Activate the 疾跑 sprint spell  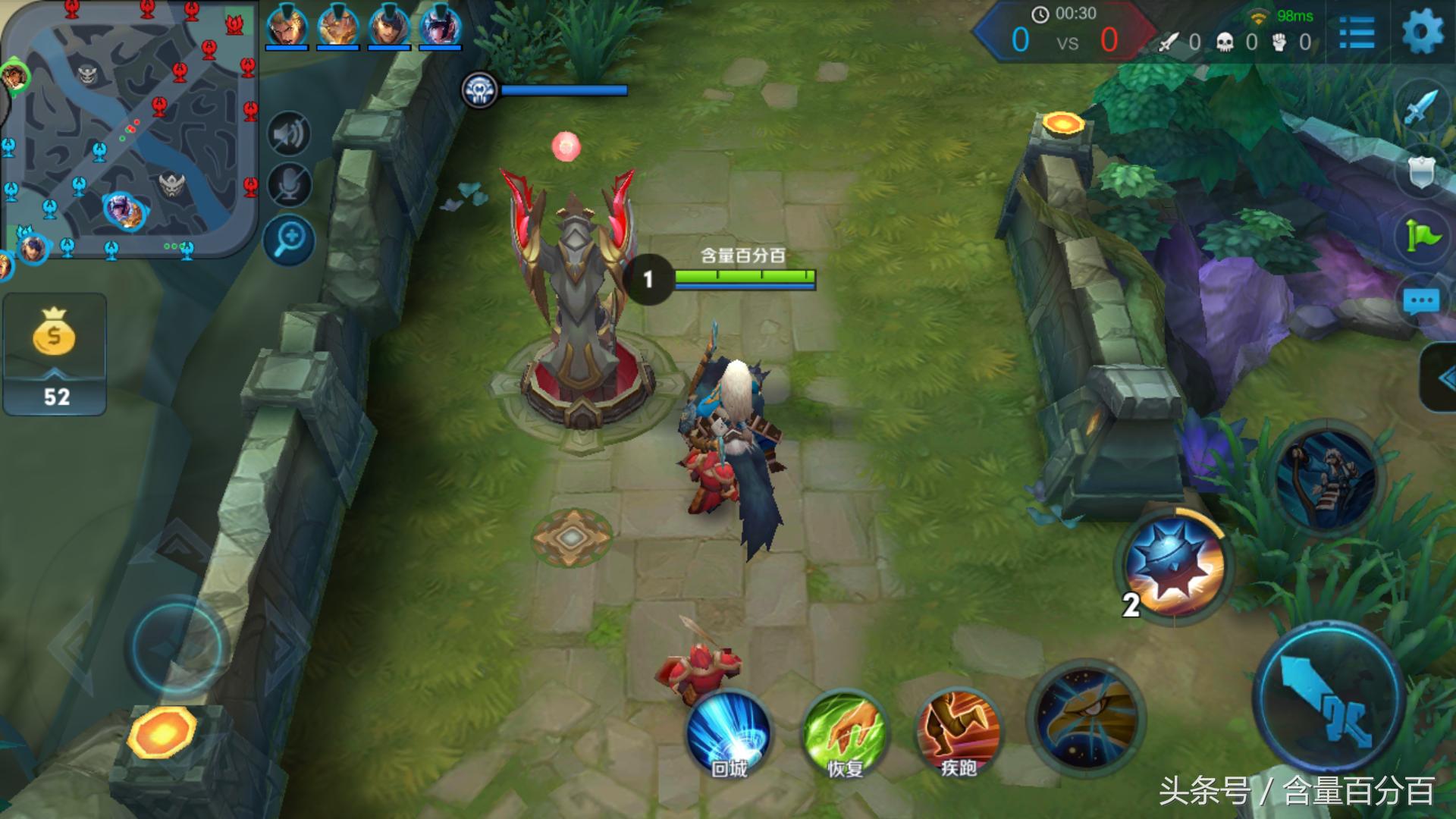tap(958, 734)
